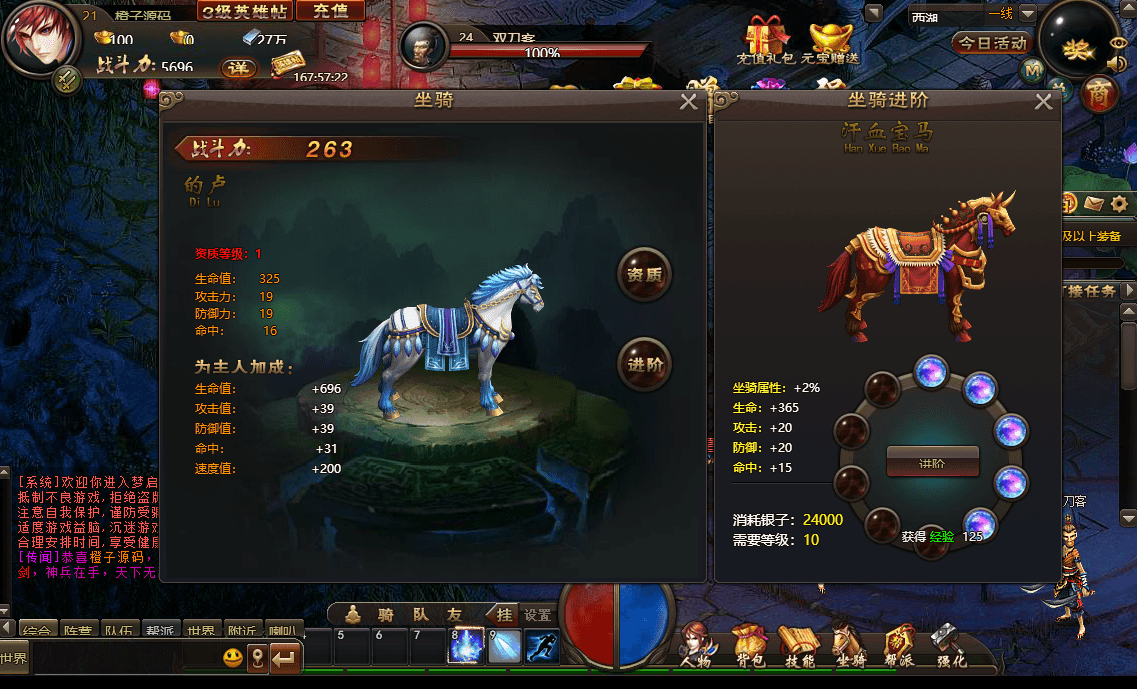Open the 元宝赠送 gold ingot icon
Image resolution: width=1137 pixels, height=689 pixels.
pos(828,40)
